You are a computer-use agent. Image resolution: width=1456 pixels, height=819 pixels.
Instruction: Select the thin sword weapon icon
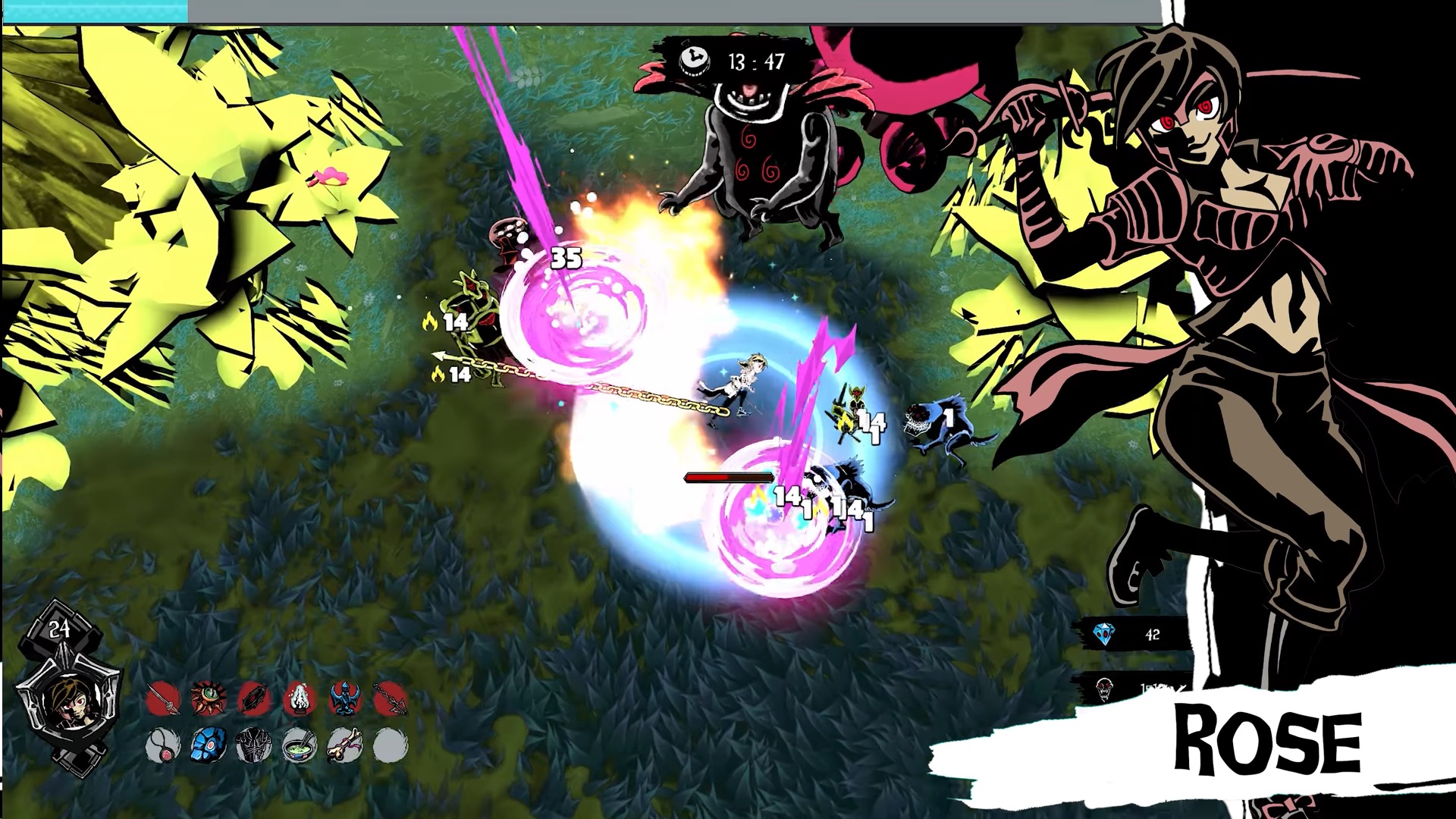click(163, 699)
